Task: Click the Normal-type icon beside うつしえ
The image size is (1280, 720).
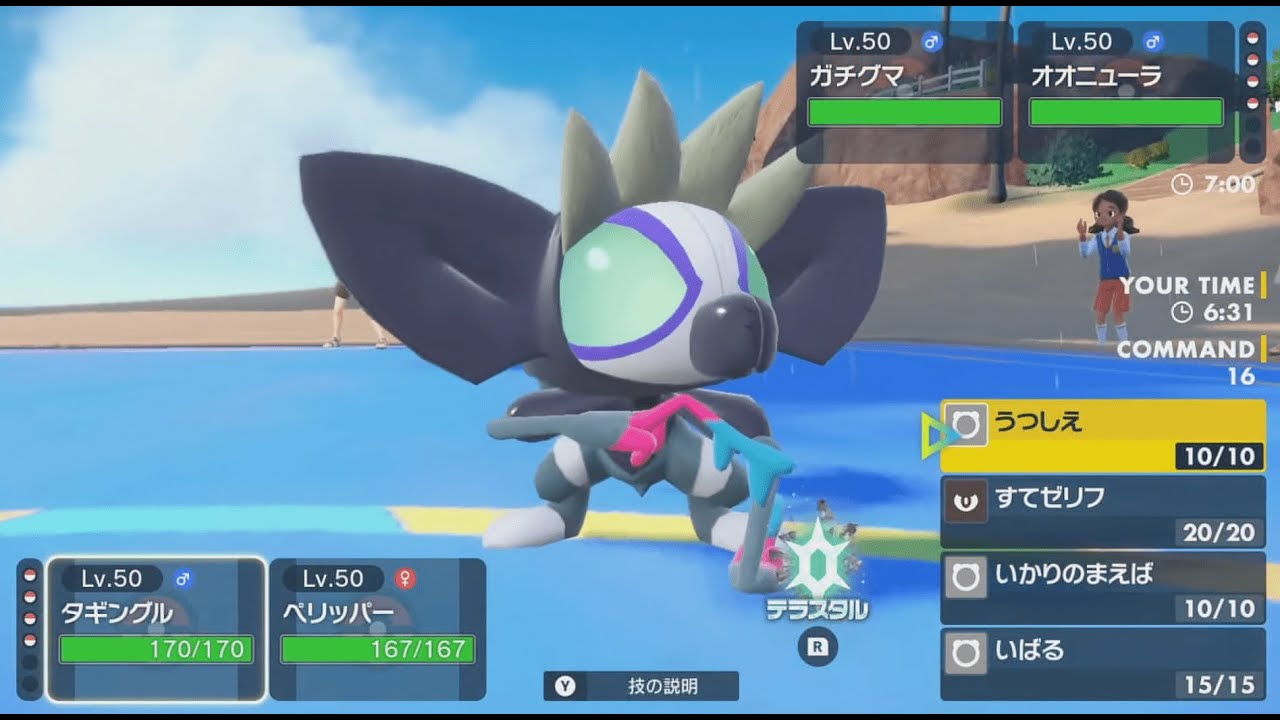Action: [x=966, y=423]
